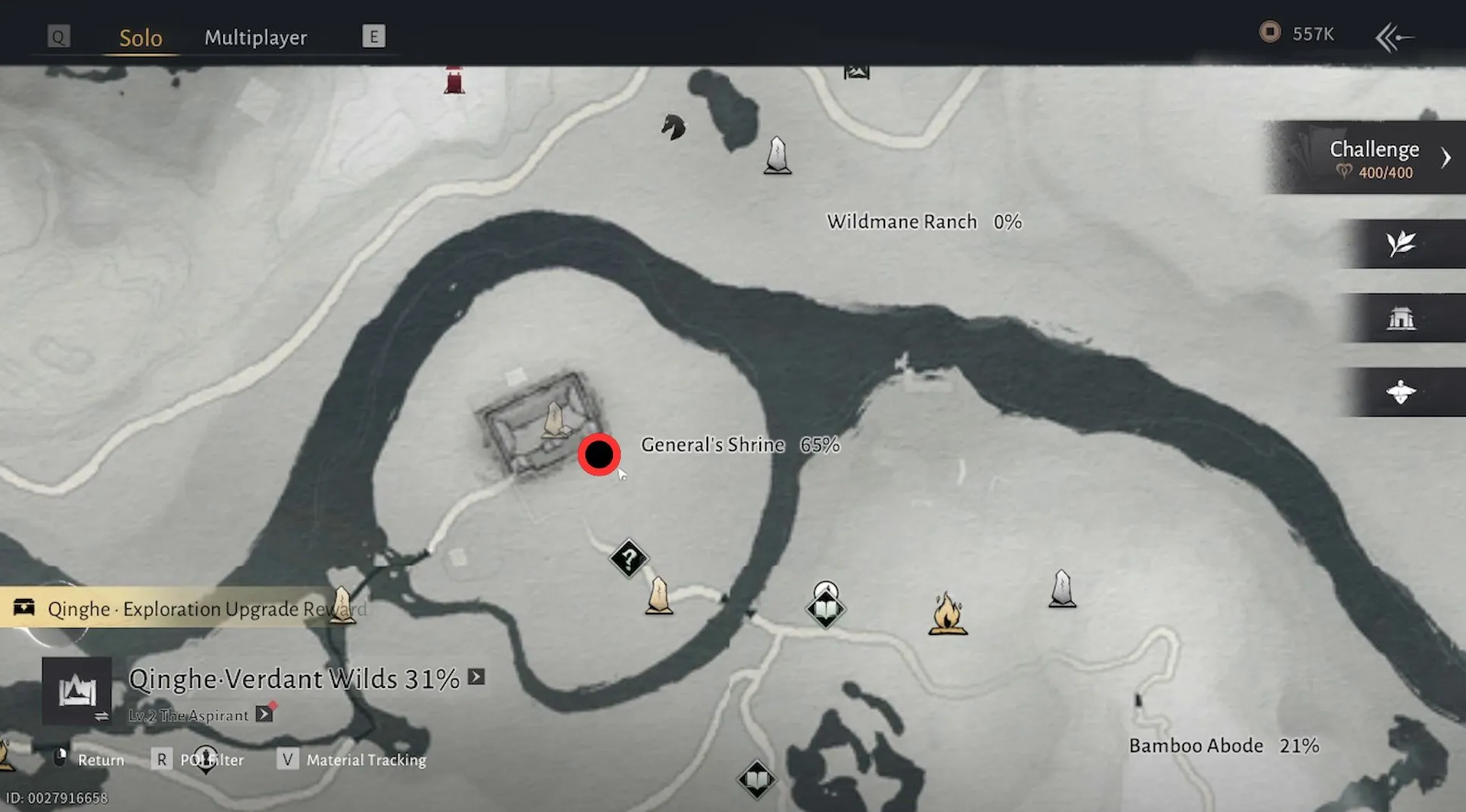Click the question mark diamond marker
1466x812 pixels.
[x=628, y=558]
